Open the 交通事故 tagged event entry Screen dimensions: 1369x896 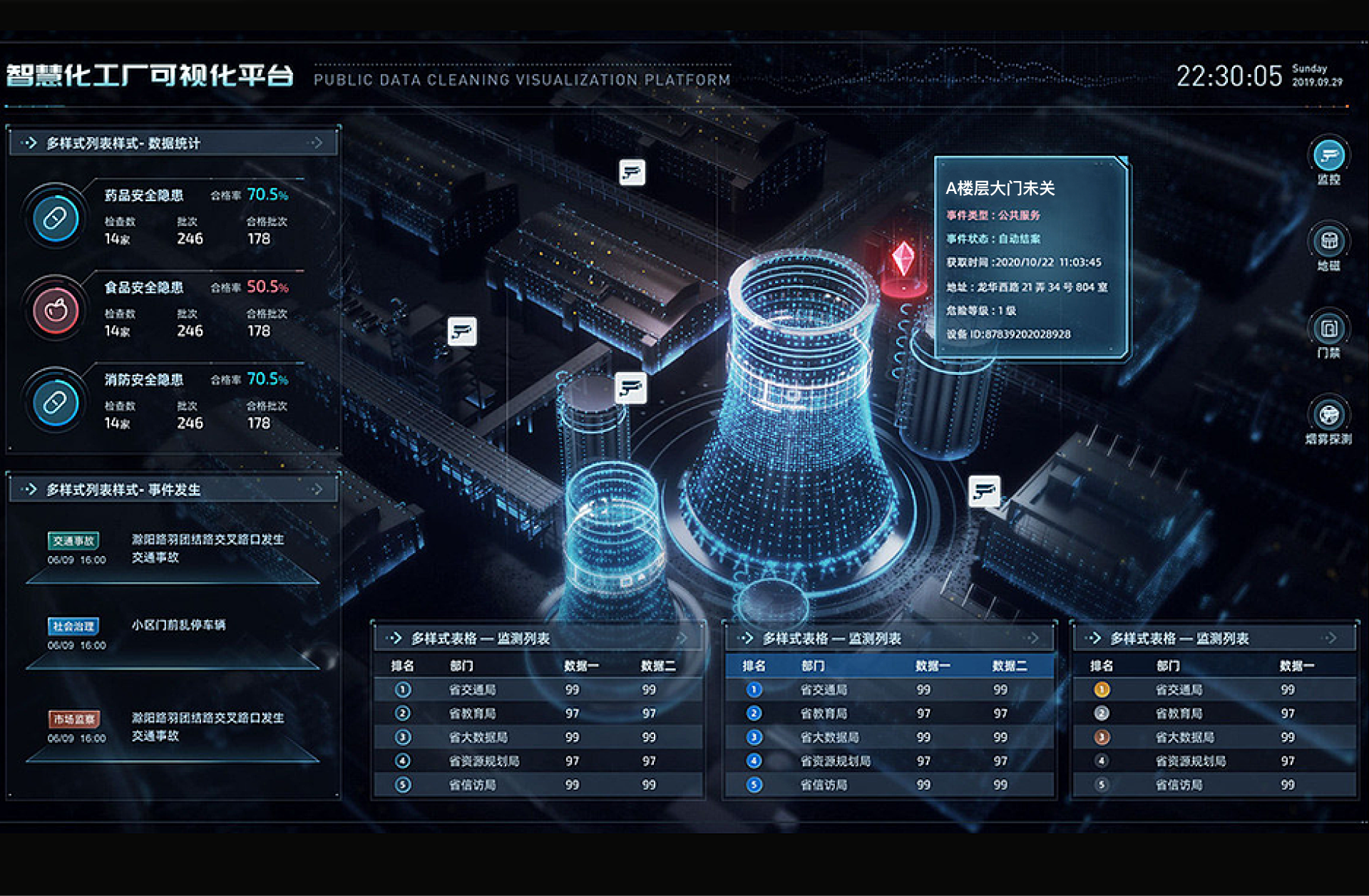click(73, 541)
